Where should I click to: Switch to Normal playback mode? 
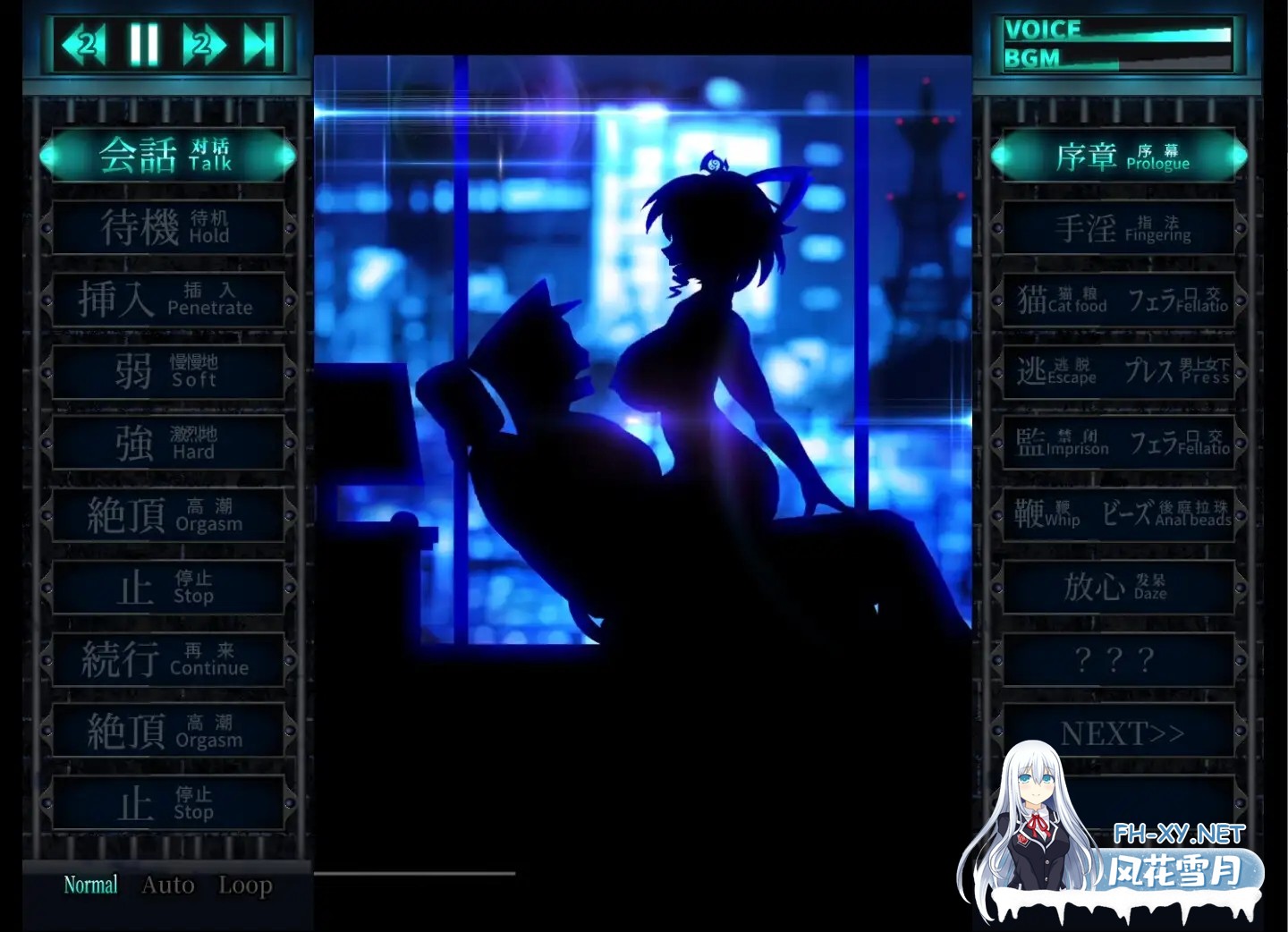90,885
